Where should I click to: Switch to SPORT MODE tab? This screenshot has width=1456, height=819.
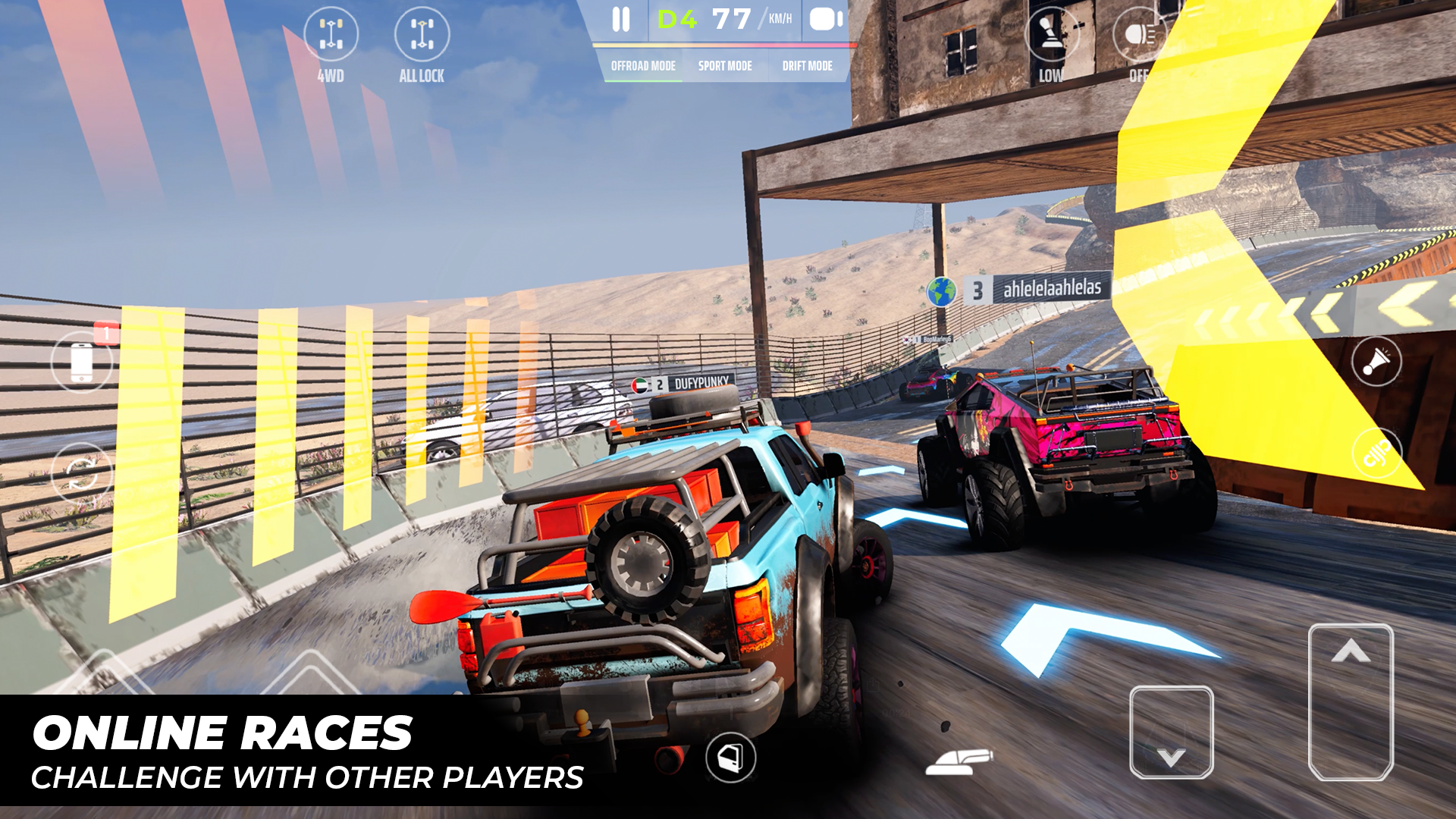725,66
